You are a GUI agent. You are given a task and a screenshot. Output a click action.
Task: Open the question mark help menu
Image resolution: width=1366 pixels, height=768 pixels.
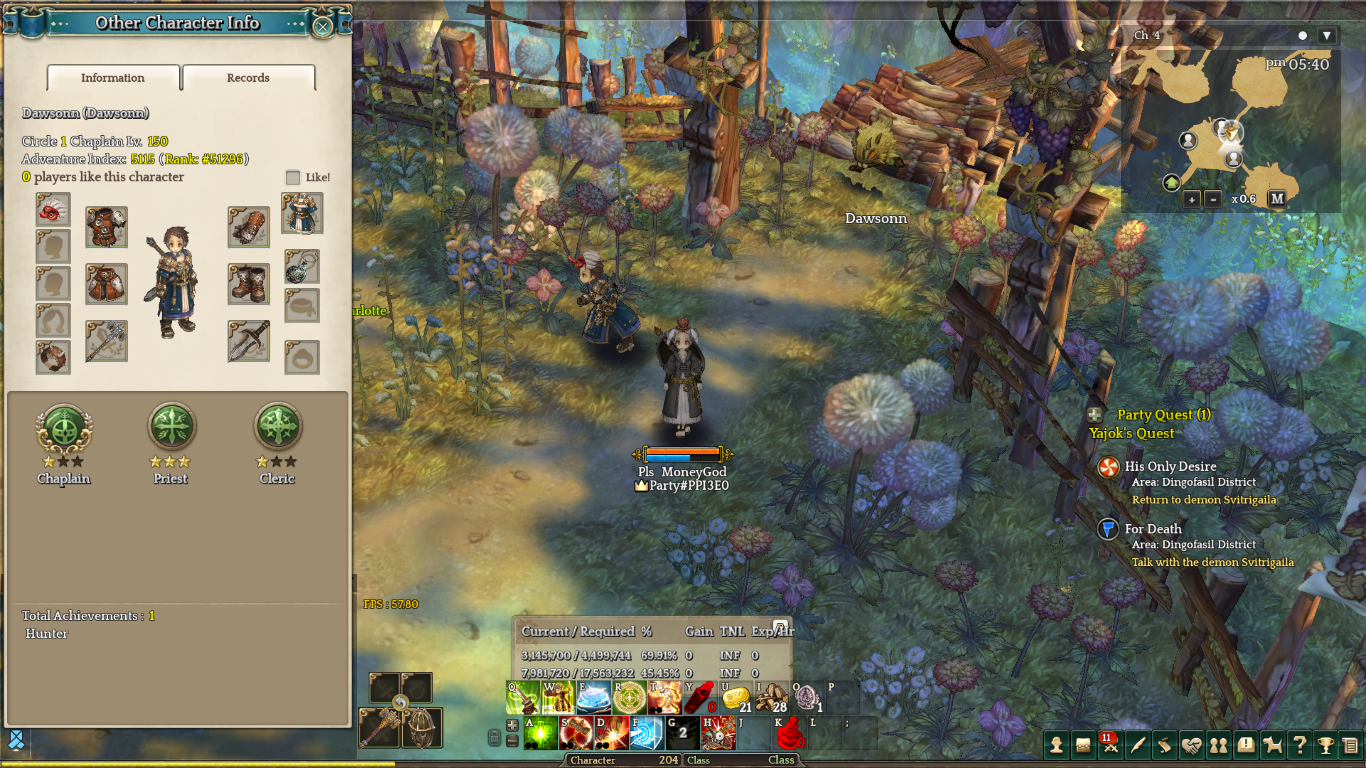pyautogui.click(x=1299, y=745)
